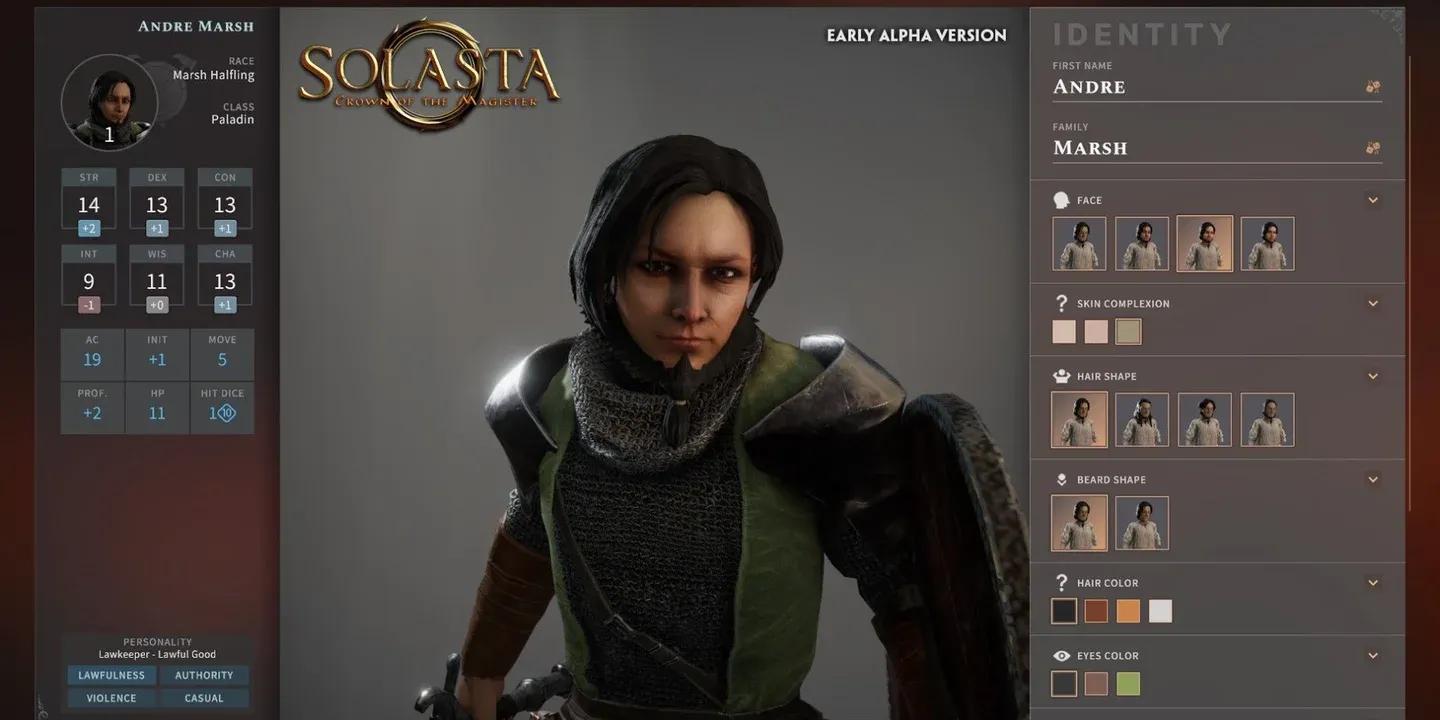Image resolution: width=1440 pixels, height=720 pixels.
Task: Select the green eyes color swatch
Action: [x=1128, y=684]
